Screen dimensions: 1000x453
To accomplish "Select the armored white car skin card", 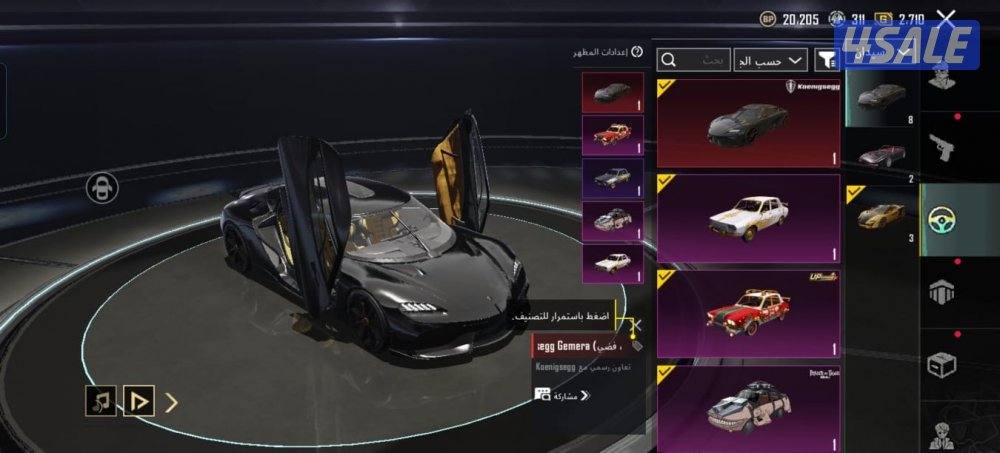I will point(748,405).
